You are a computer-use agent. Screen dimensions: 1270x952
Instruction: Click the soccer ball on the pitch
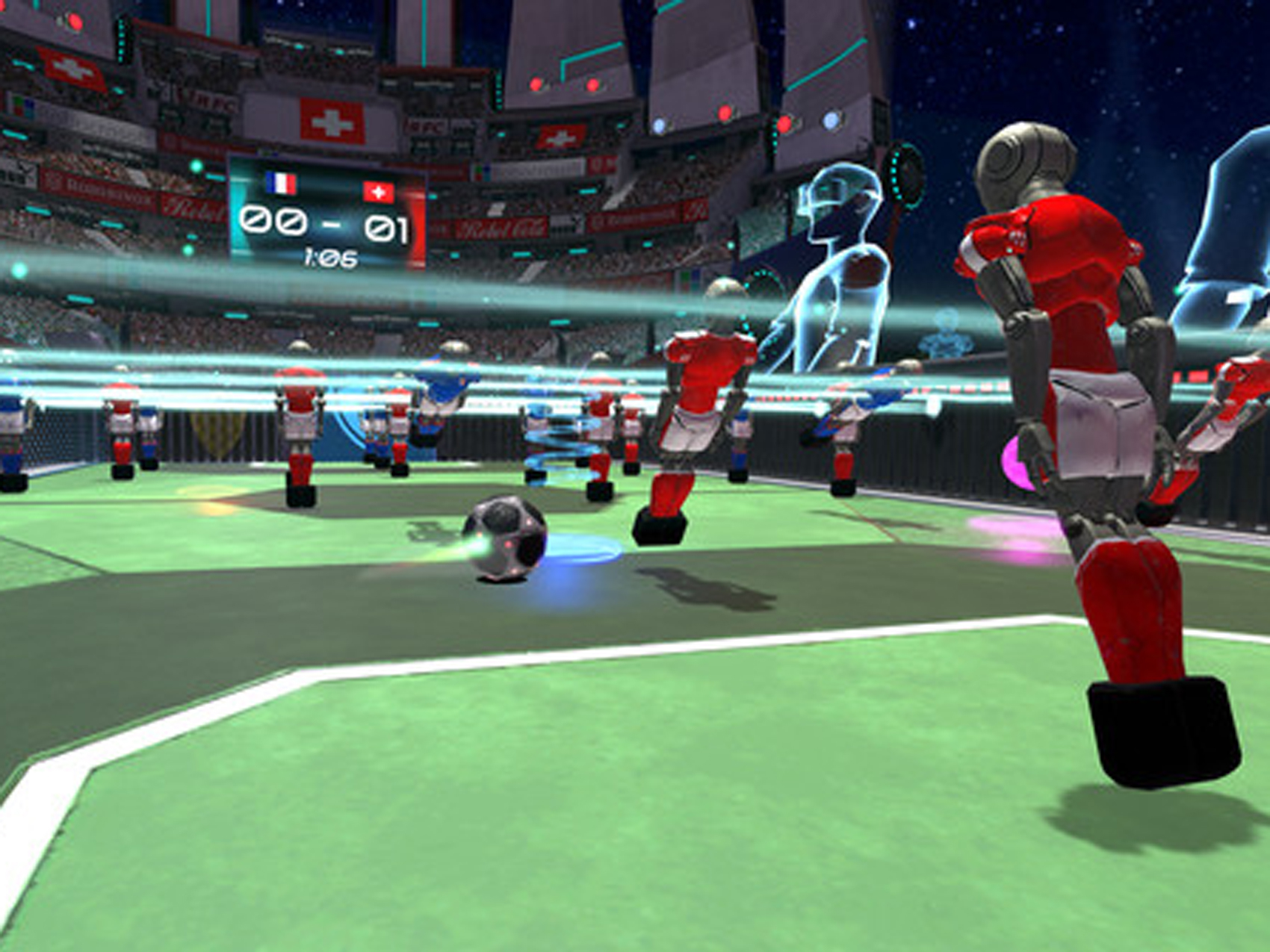pyautogui.click(x=505, y=539)
